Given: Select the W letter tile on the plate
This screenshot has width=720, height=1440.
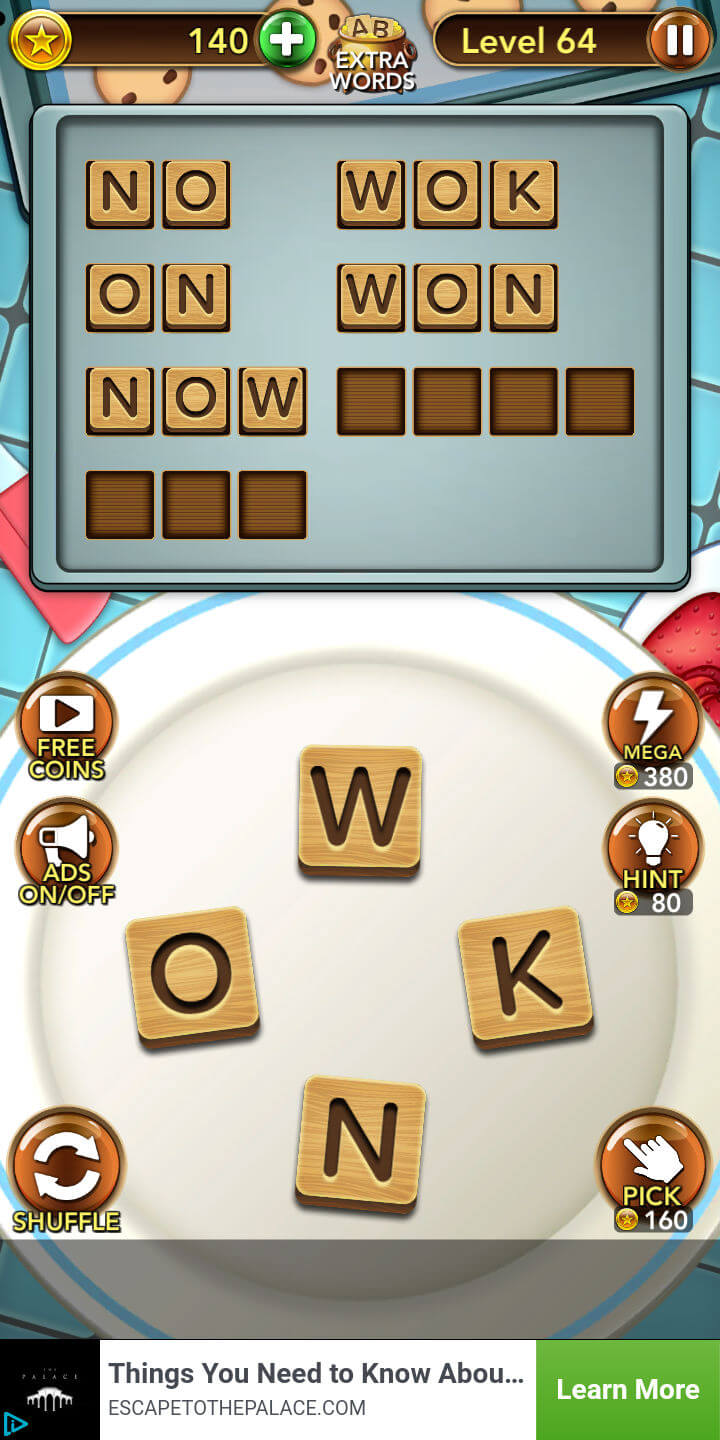Looking at the screenshot, I should [360, 810].
